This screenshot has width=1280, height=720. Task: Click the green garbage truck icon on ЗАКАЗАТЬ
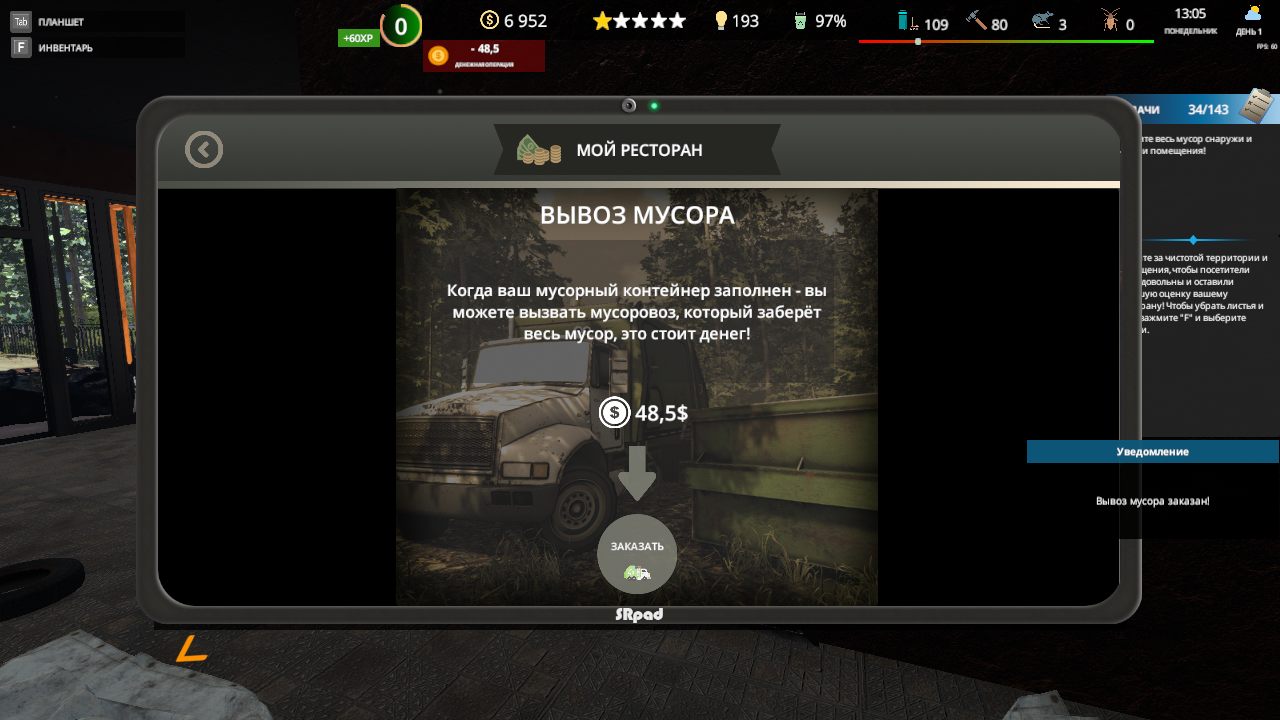637,573
